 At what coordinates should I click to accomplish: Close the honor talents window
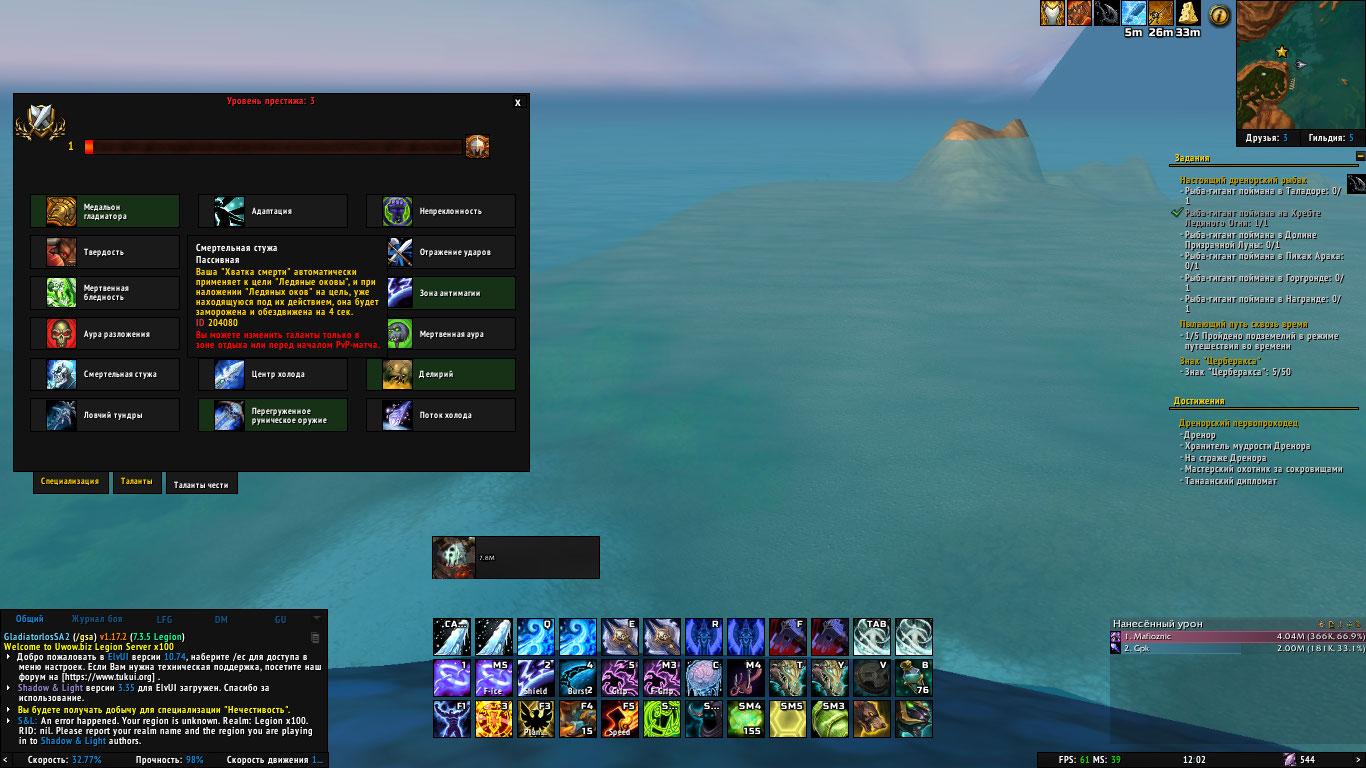[x=517, y=103]
